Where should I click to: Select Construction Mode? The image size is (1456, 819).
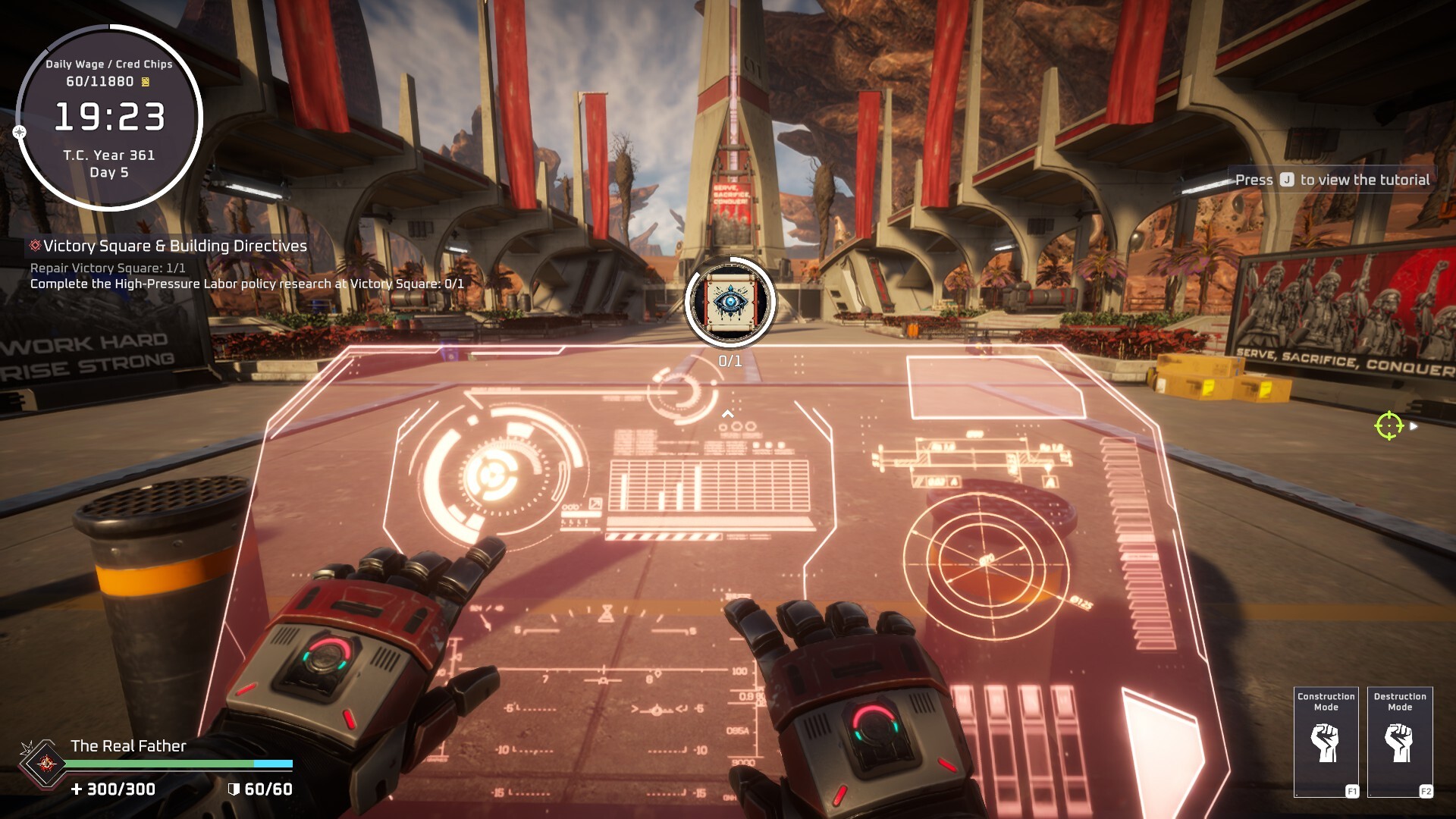click(x=1325, y=742)
